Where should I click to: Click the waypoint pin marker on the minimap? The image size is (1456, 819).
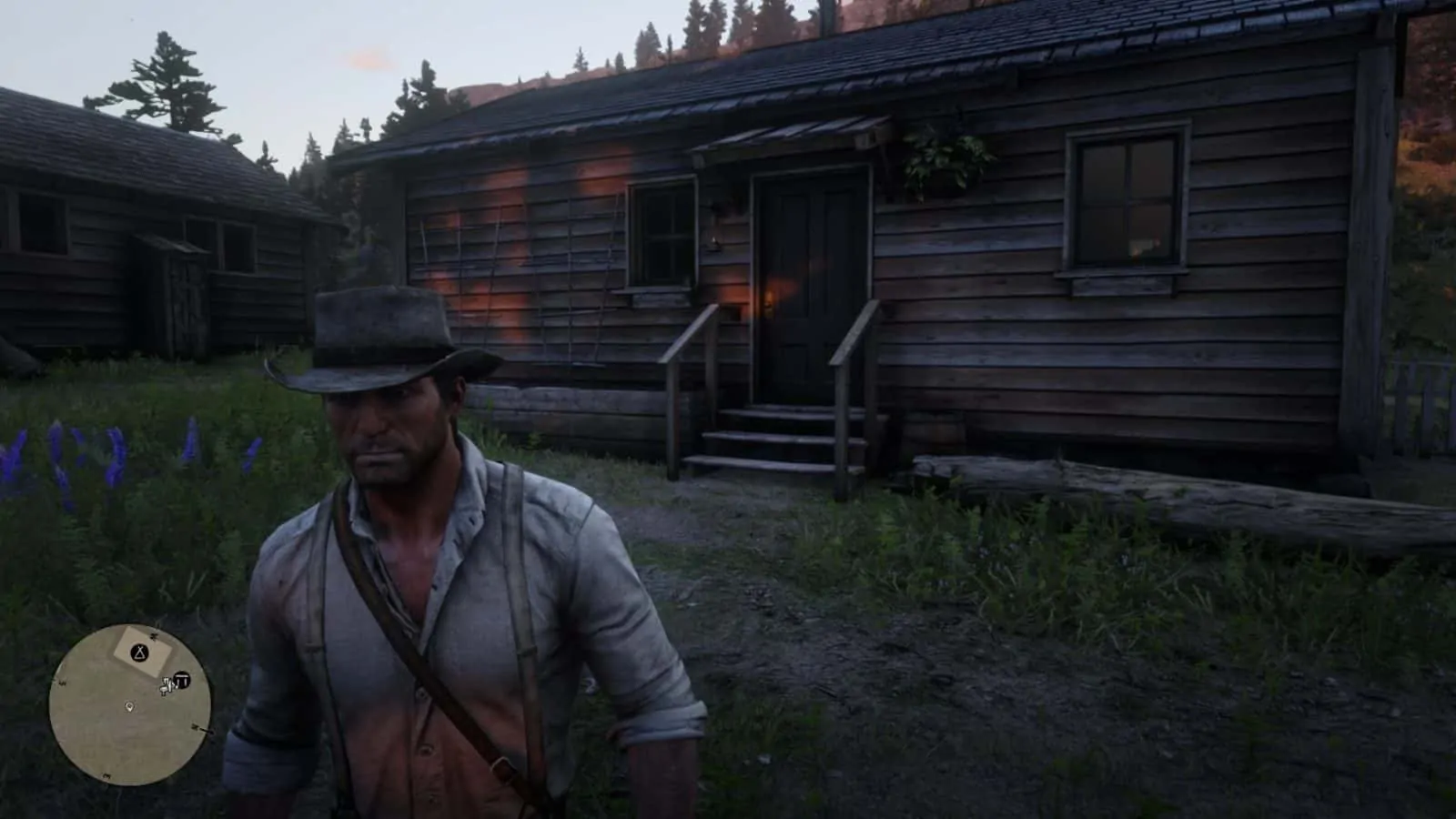129,707
